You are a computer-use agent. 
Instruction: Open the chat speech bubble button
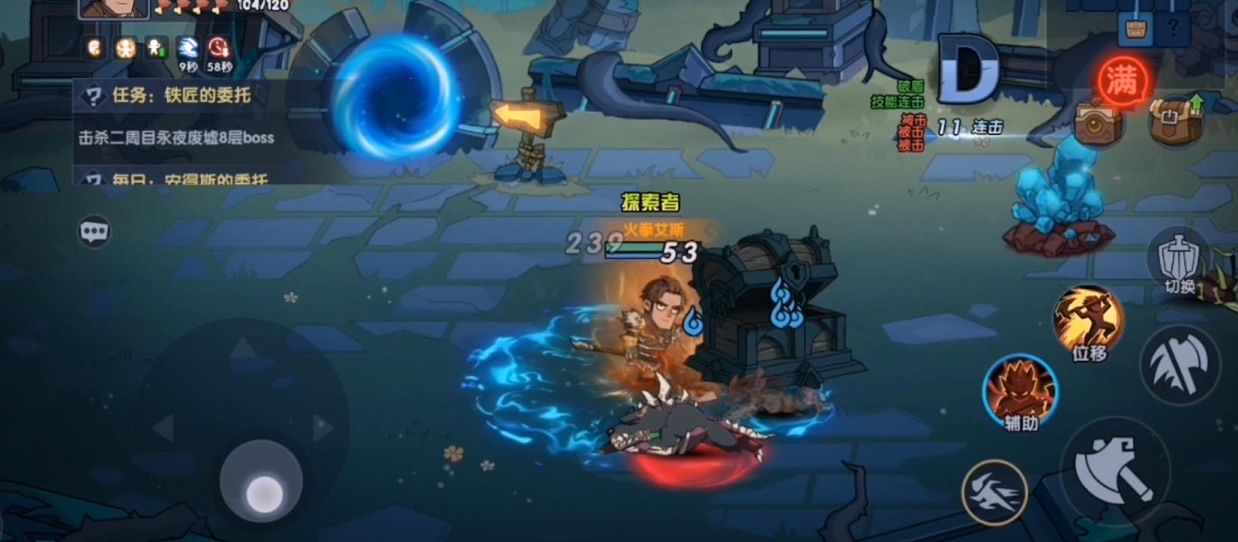(x=94, y=232)
